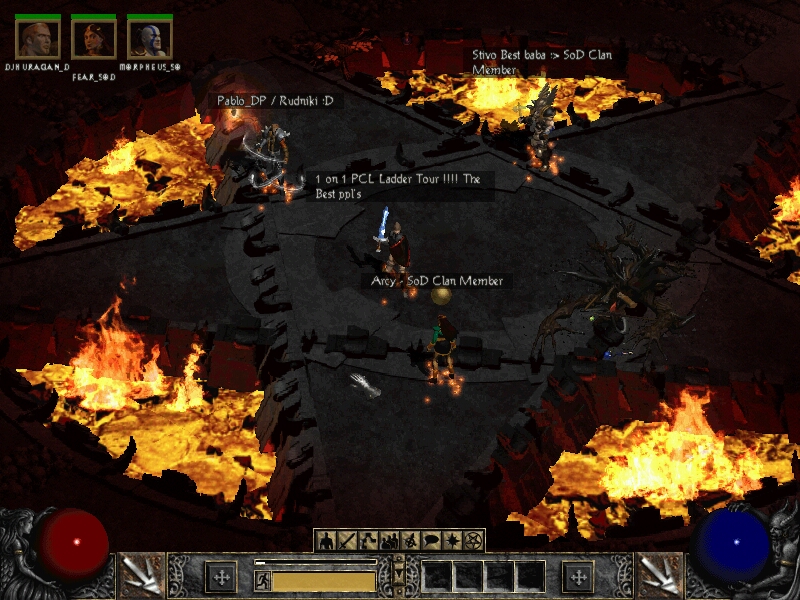Open the quest log starburst icon
The width and height of the screenshot is (800, 600).
point(452,541)
